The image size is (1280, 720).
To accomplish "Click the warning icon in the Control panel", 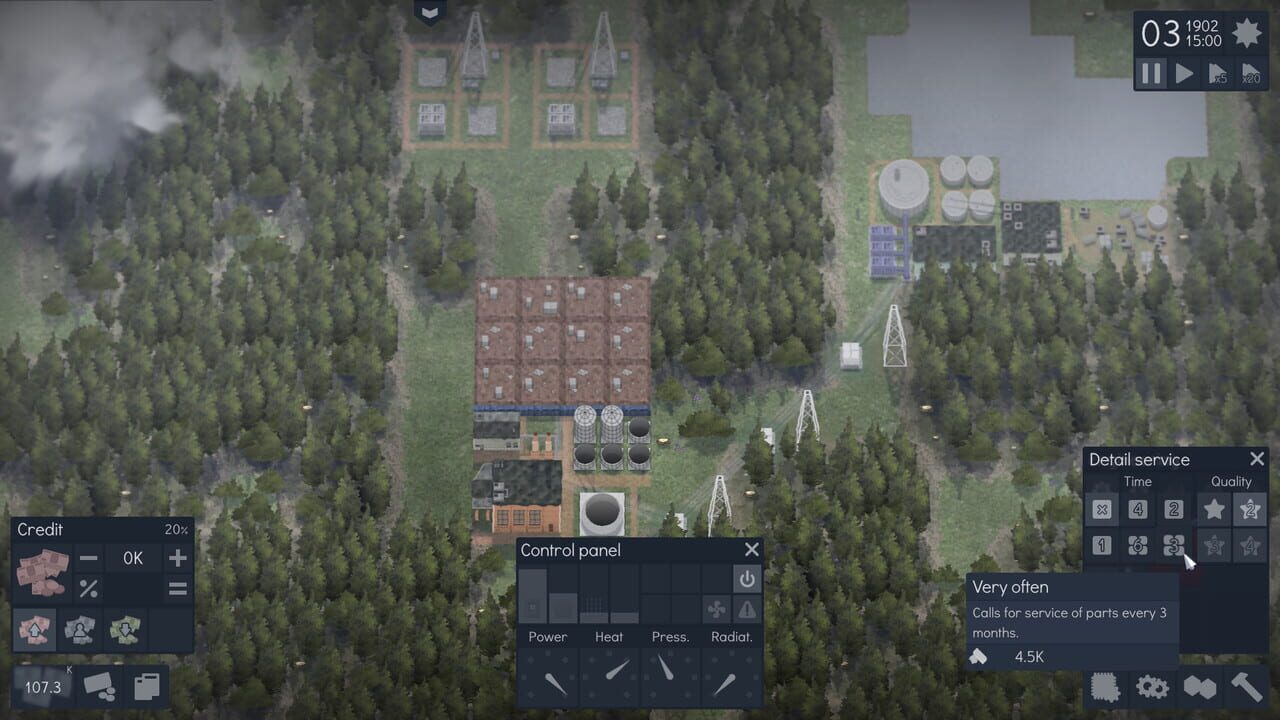I will (x=747, y=609).
